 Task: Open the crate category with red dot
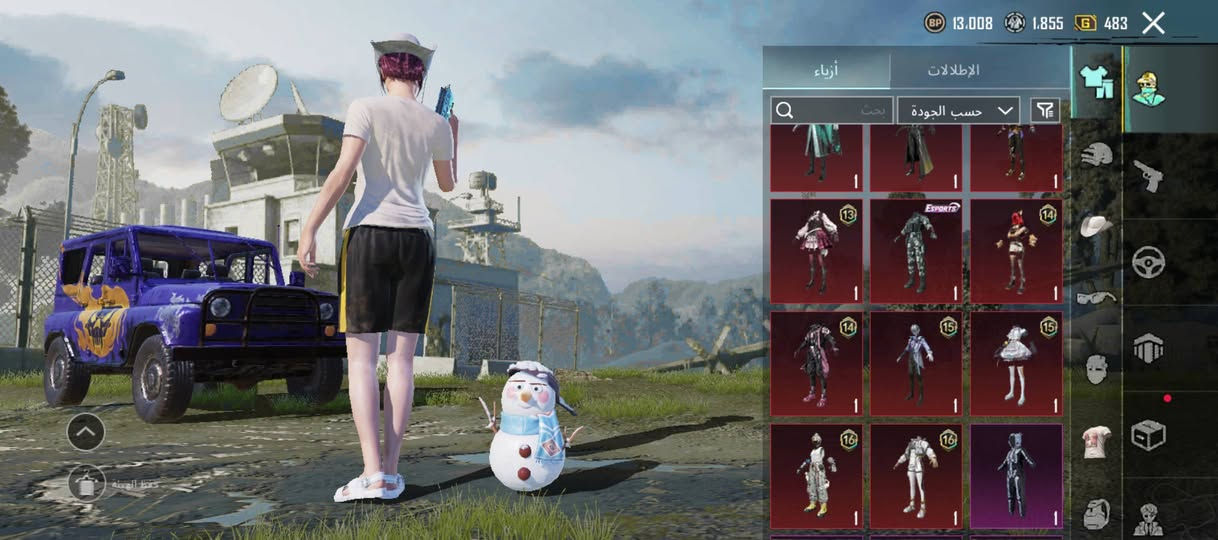coord(1148,434)
